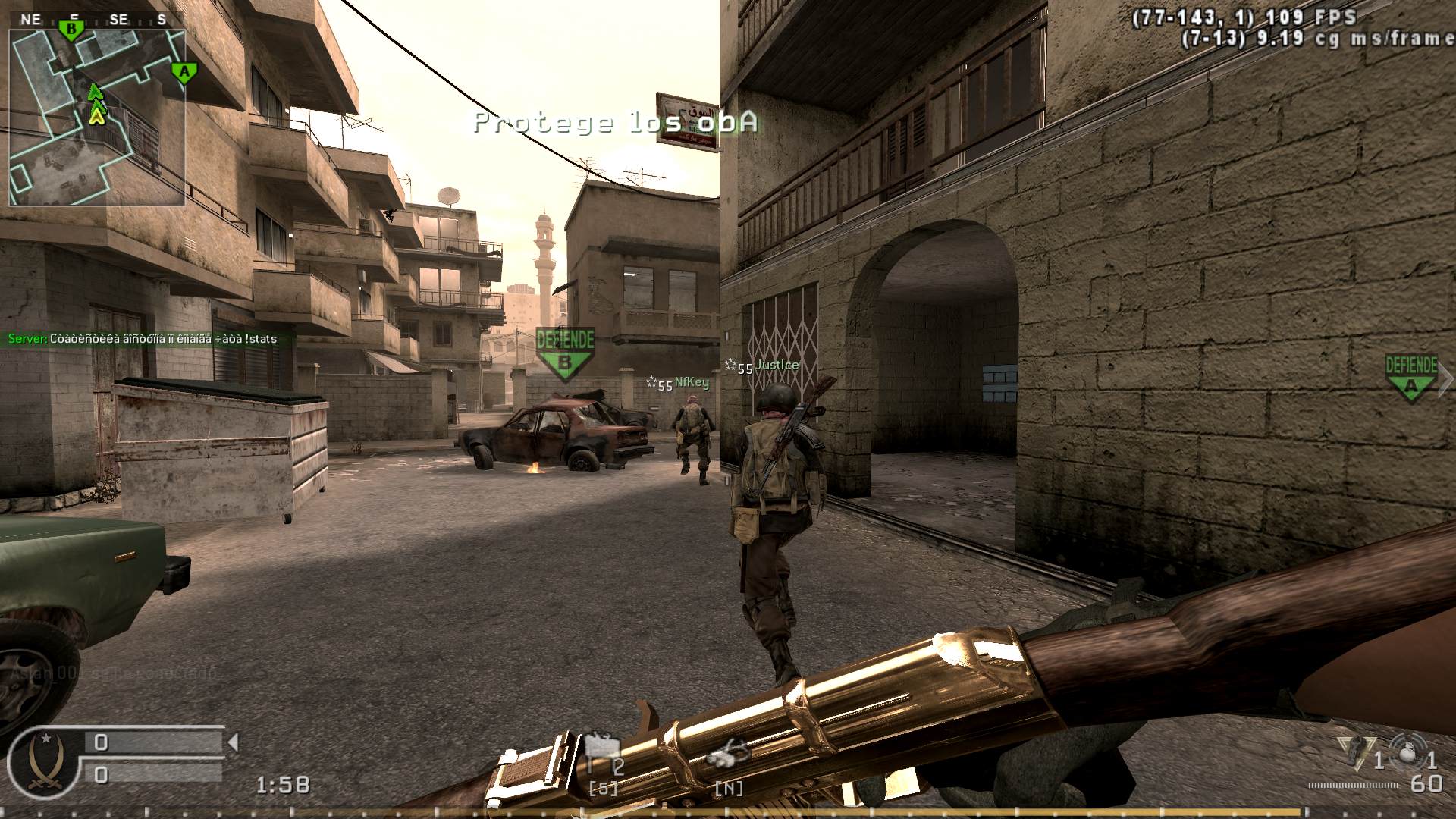The height and width of the screenshot is (819, 1456).
Task: Select the NE label on the compass strip
Action: pyautogui.click(x=33, y=20)
